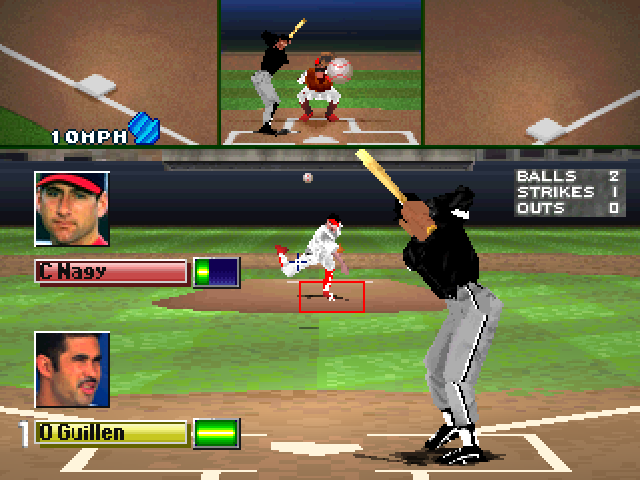Select C Nagy's pitcher portrait

[x=71, y=208]
